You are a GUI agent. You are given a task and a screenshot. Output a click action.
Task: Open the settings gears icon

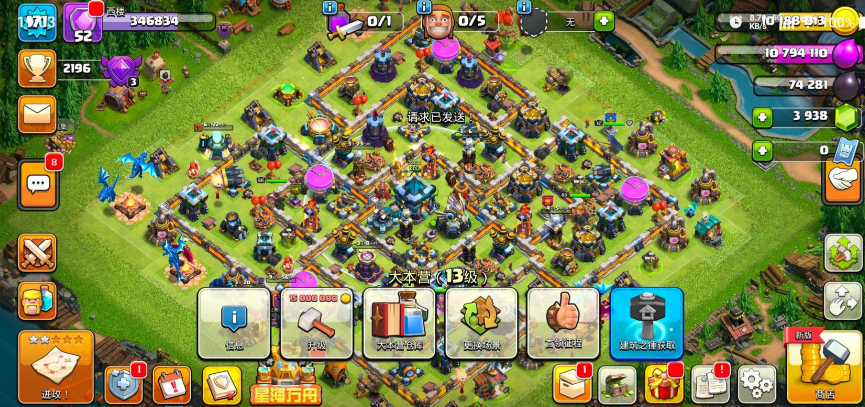(756, 384)
